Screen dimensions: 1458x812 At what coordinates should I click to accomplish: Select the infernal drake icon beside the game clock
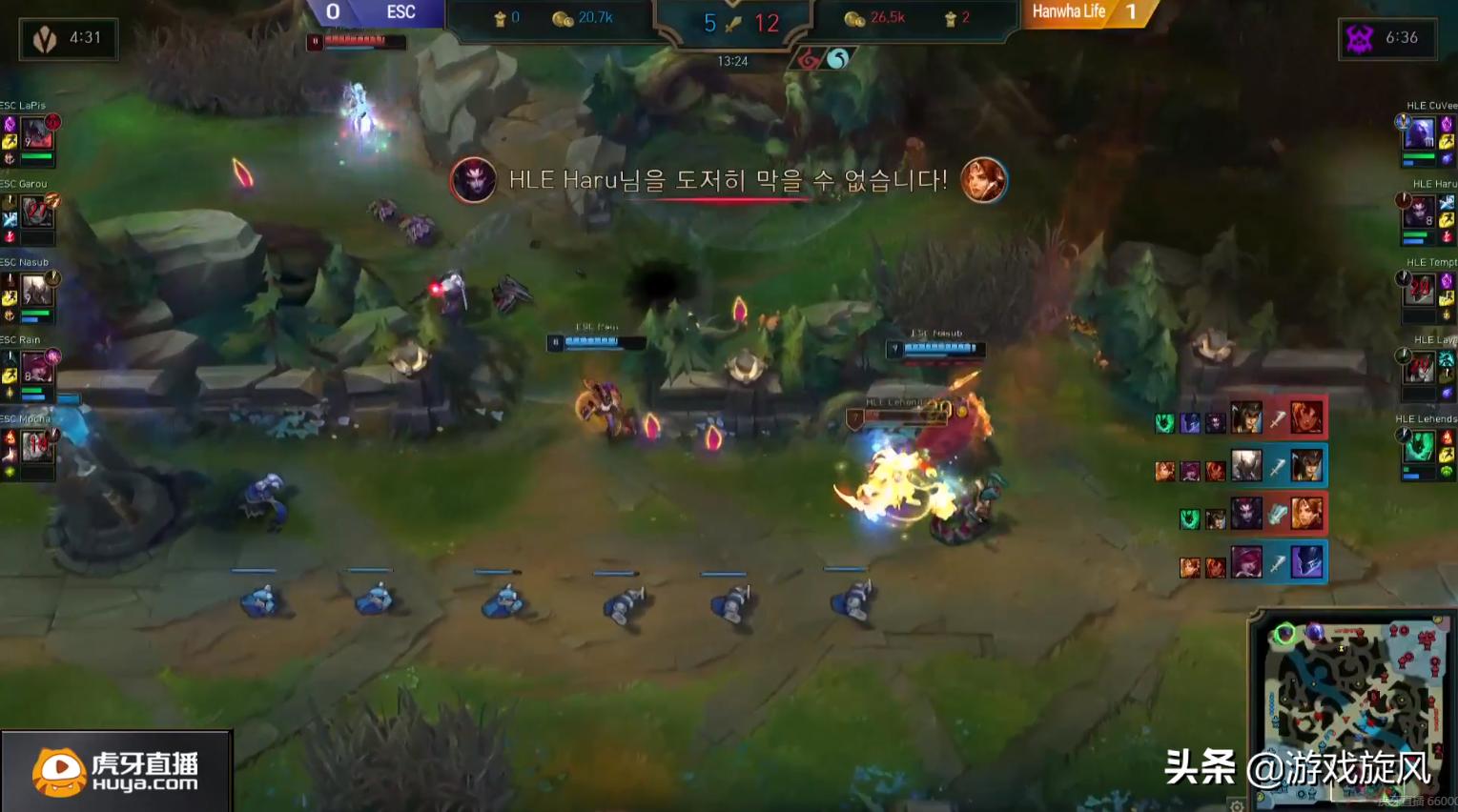pyautogui.click(x=807, y=59)
